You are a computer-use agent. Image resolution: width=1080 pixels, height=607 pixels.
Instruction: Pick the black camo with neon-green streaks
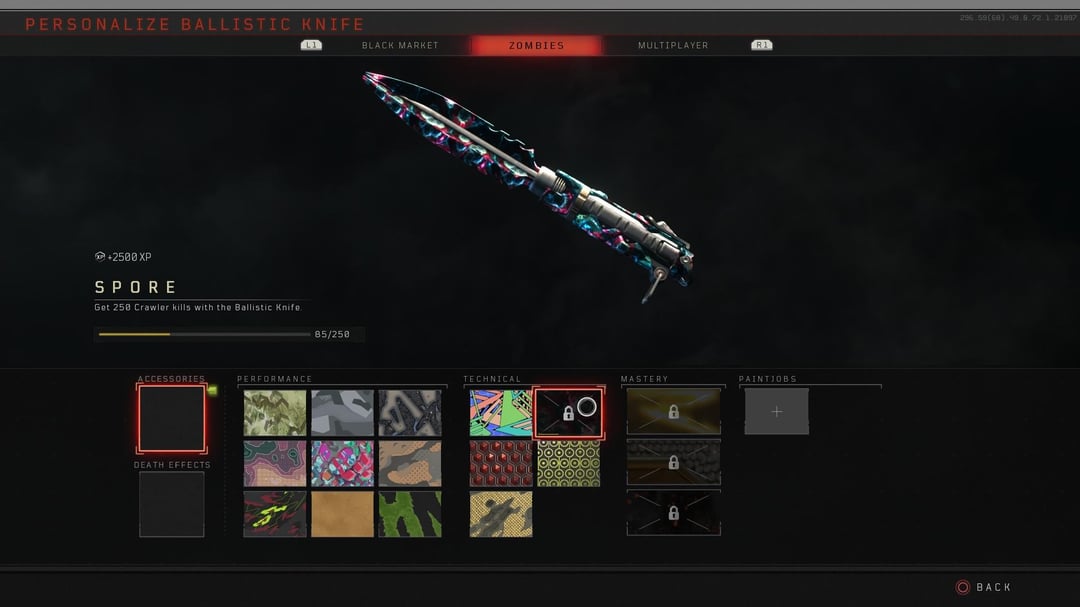coord(275,513)
